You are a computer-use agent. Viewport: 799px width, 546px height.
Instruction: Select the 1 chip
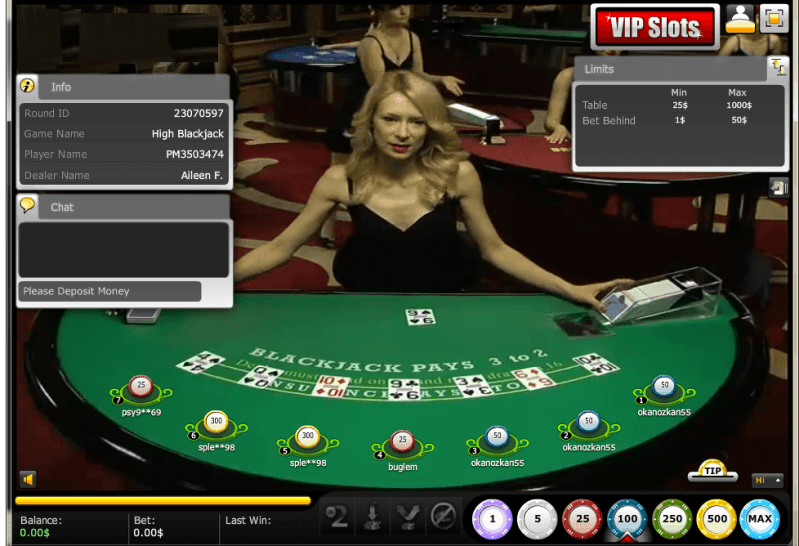492,518
